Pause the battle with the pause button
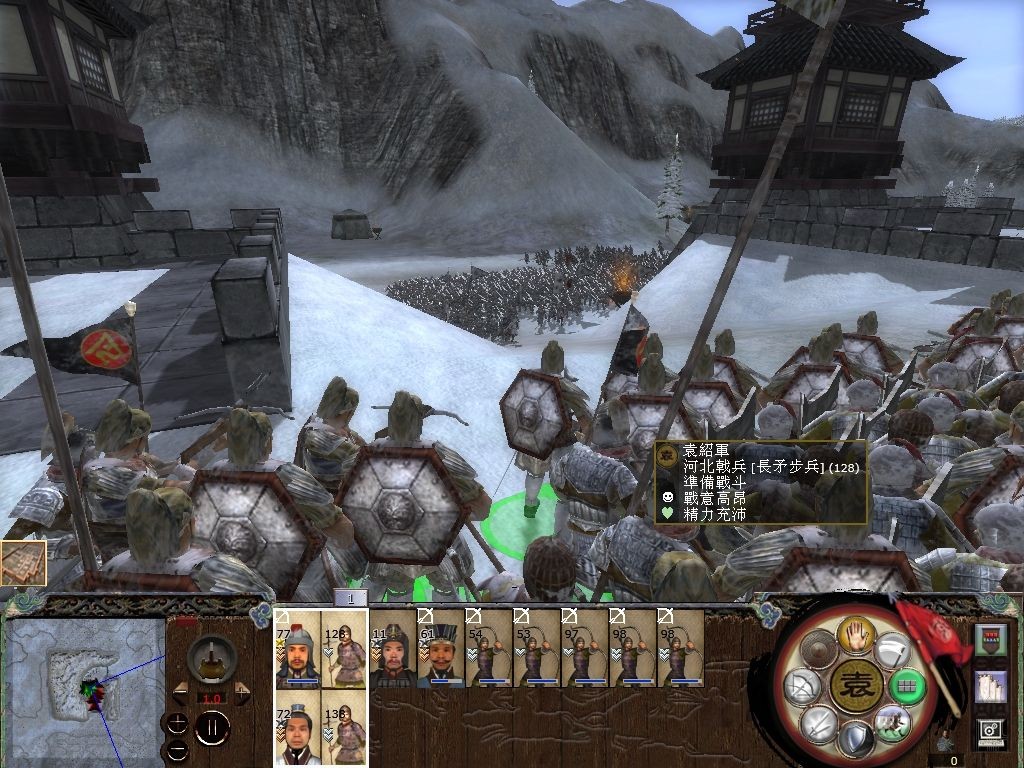 (211, 728)
